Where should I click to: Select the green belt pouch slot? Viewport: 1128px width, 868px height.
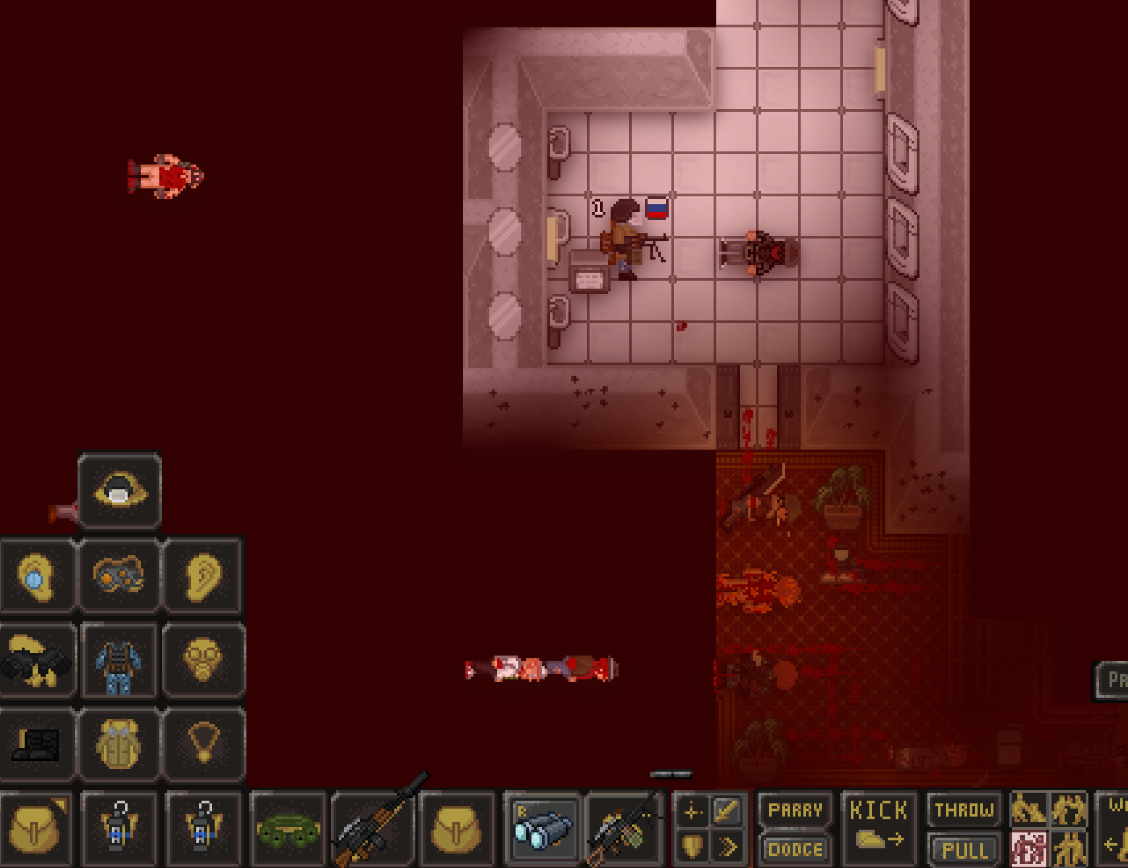coord(288,829)
